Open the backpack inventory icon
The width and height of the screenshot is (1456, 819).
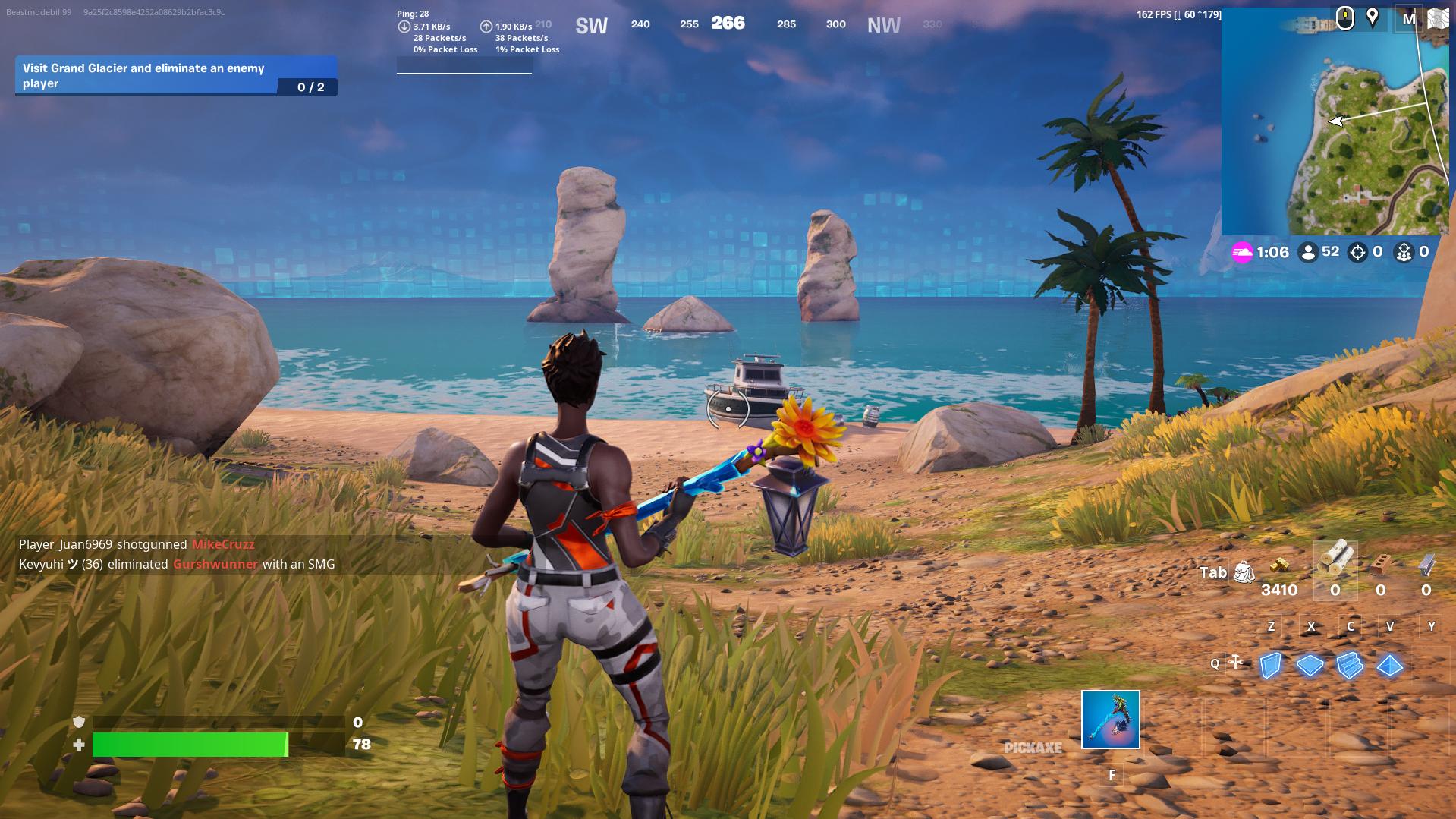pyautogui.click(x=1244, y=572)
